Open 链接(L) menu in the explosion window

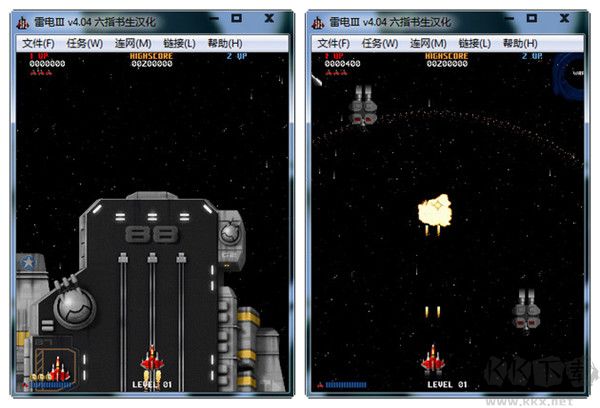click(x=474, y=43)
